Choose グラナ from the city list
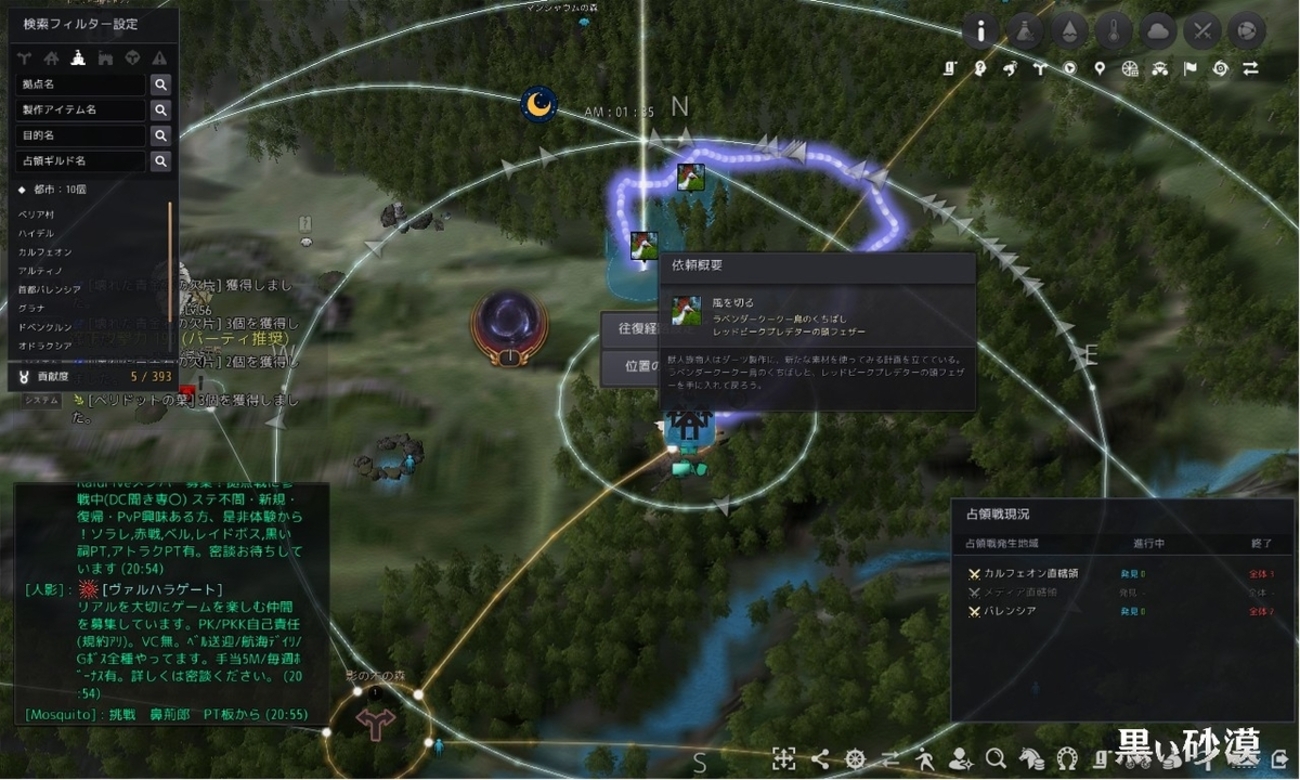This screenshot has width=1300, height=780. 31,308
